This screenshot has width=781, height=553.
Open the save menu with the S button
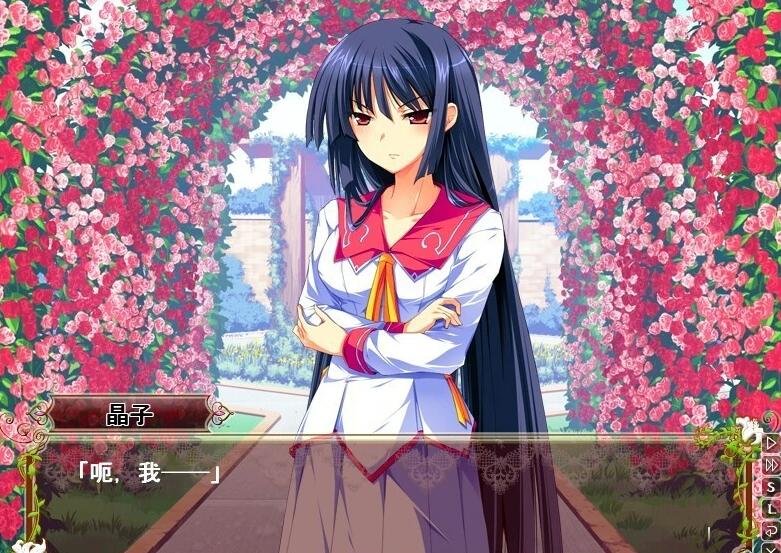click(771, 486)
